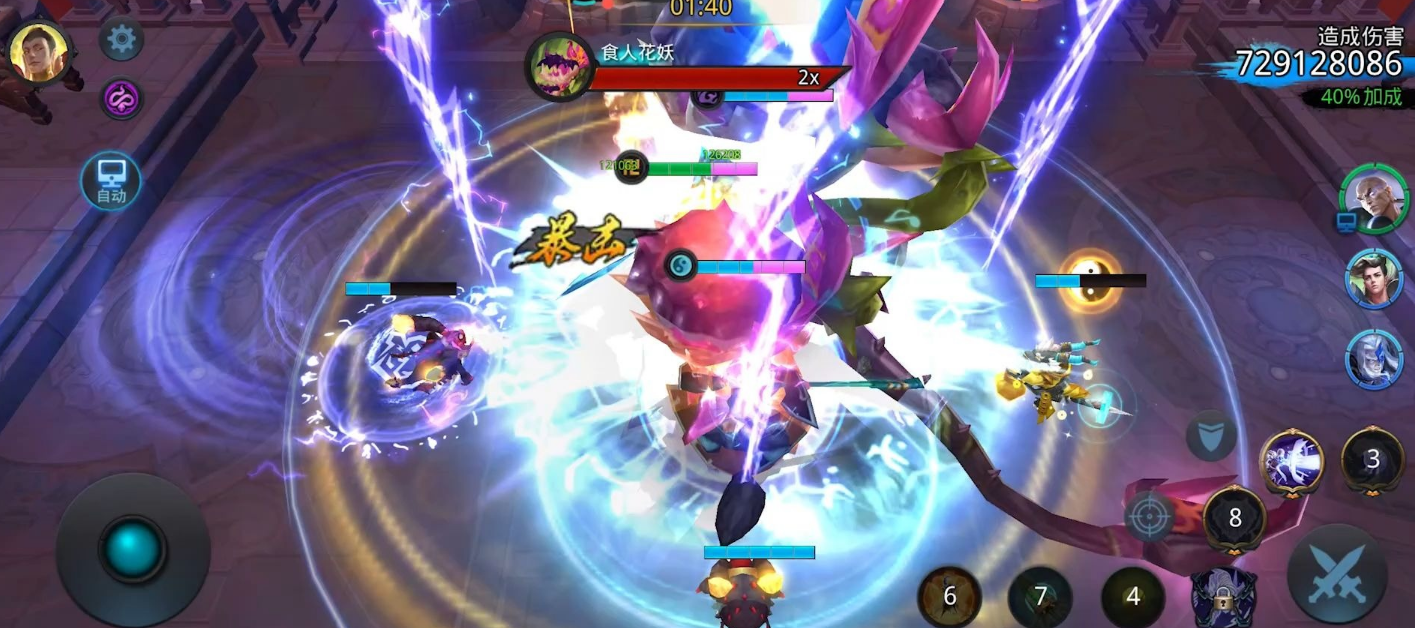Select the skill on 3-second cooldown
The width and height of the screenshot is (1415, 628).
pos(1372,459)
